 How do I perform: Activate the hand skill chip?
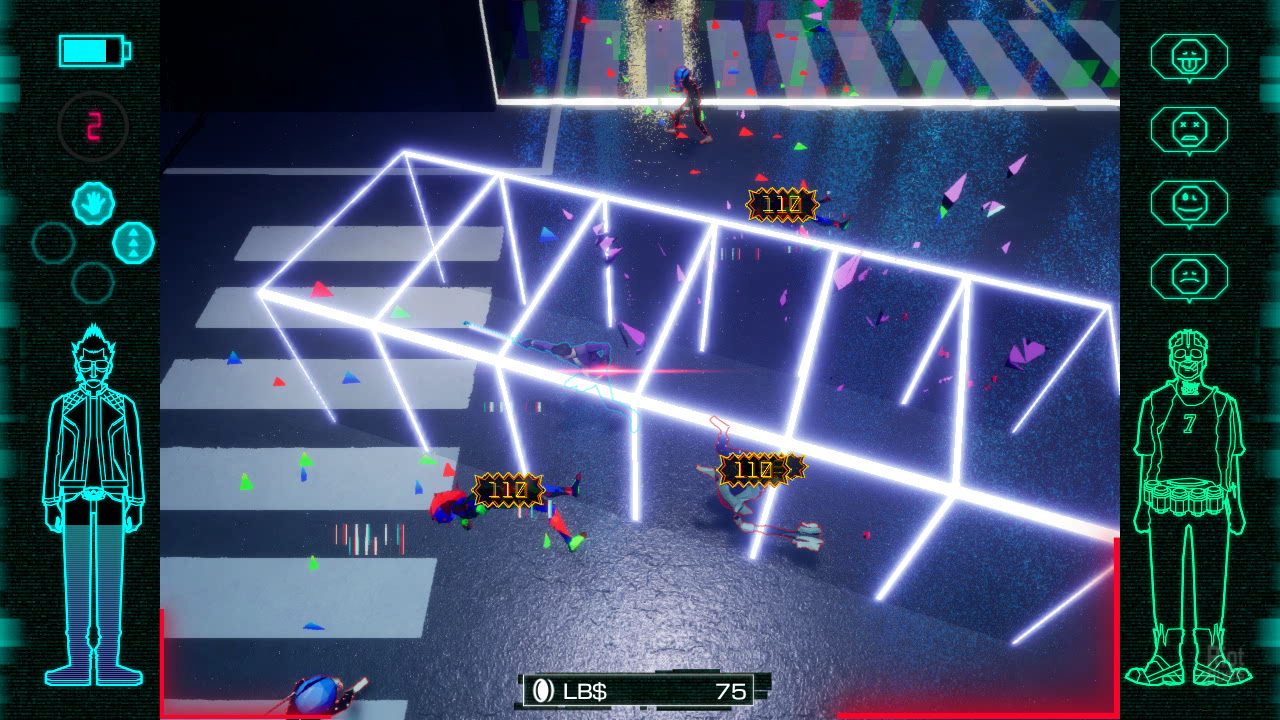(92, 204)
